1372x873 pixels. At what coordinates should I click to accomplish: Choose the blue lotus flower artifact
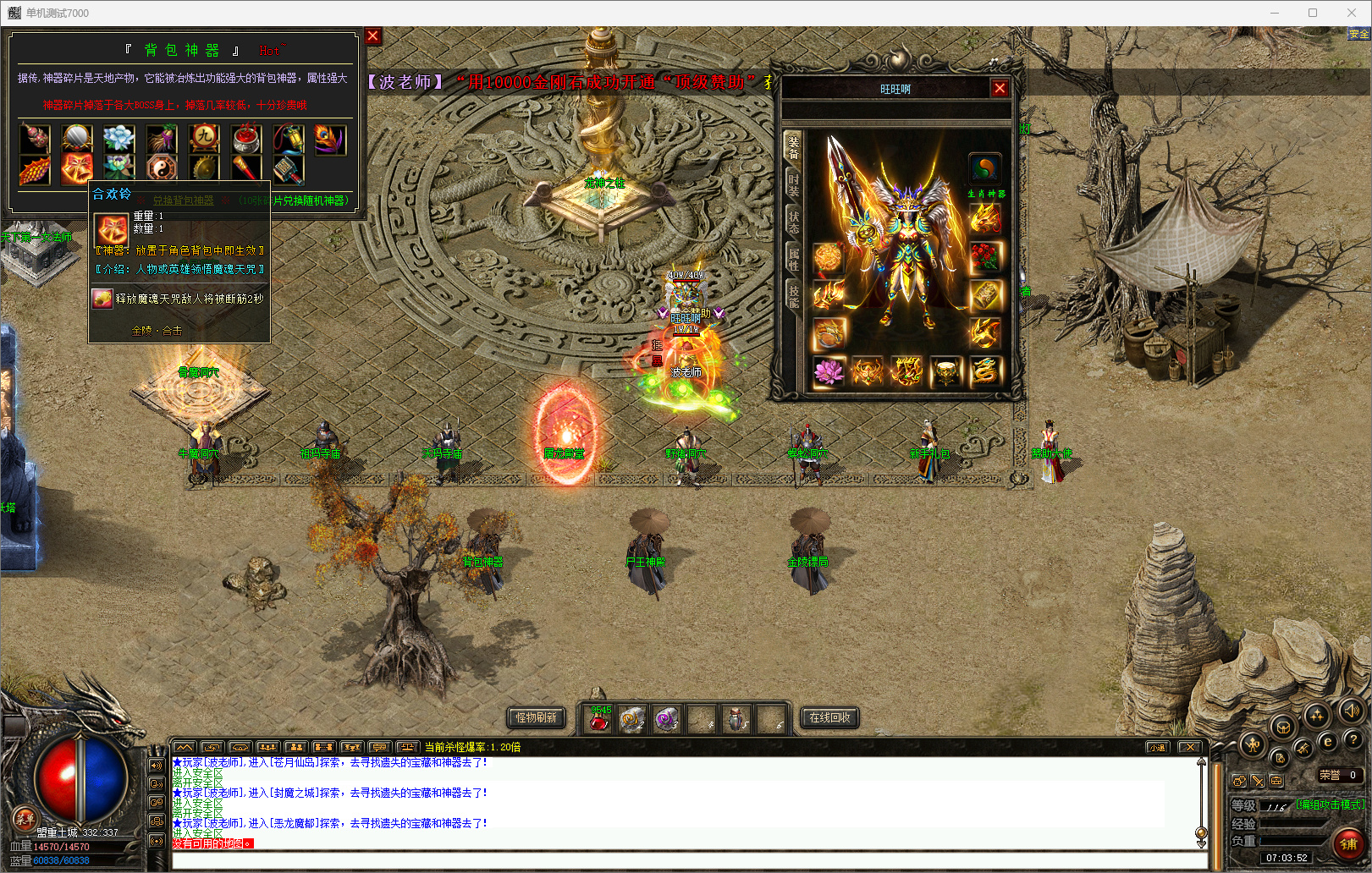tap(119, 139)
